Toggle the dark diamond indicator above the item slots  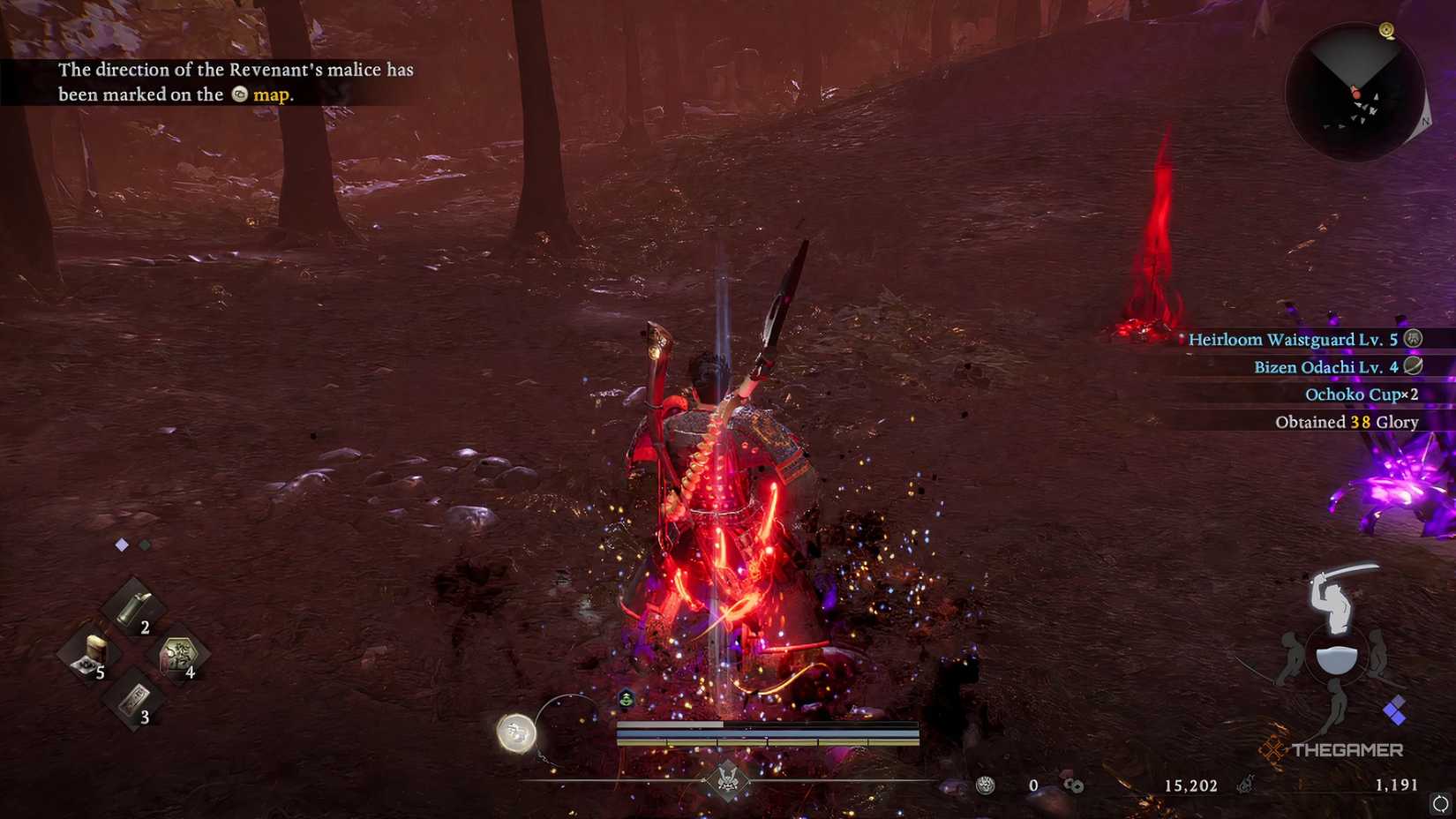tap(144, 545)
